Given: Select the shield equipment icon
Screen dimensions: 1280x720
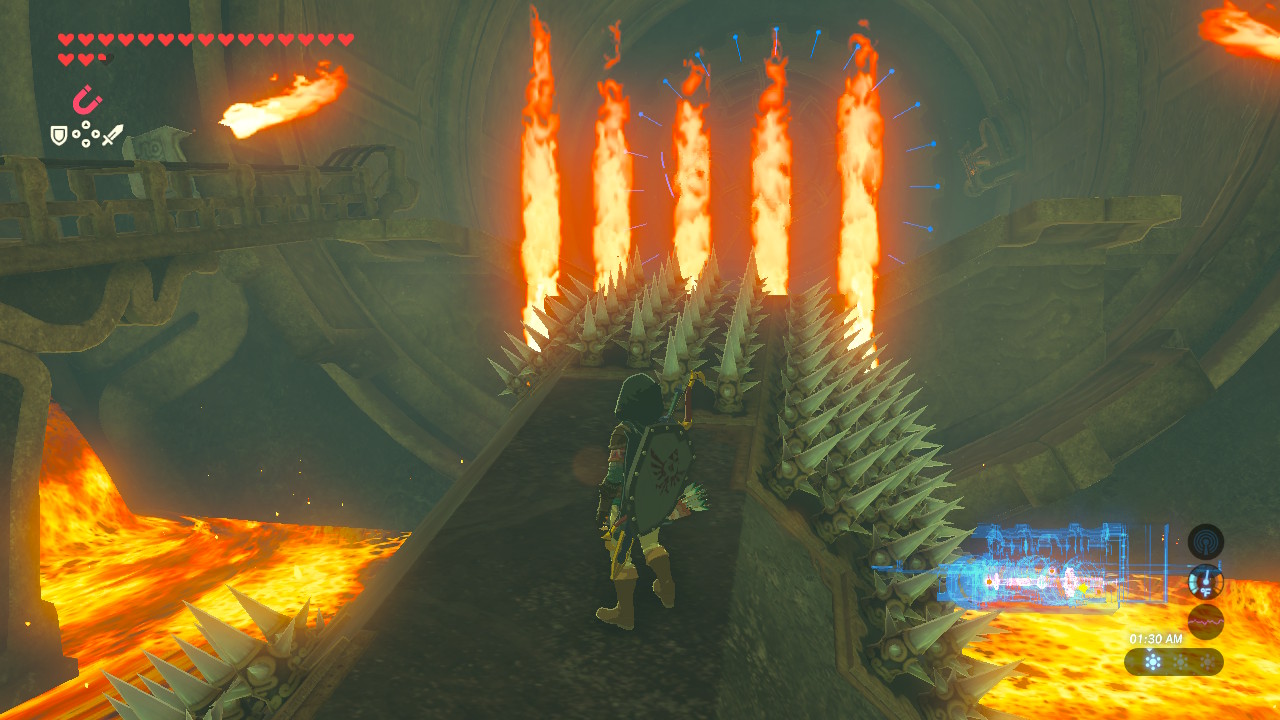Looking at the screenshot, I should pos(59,135).
